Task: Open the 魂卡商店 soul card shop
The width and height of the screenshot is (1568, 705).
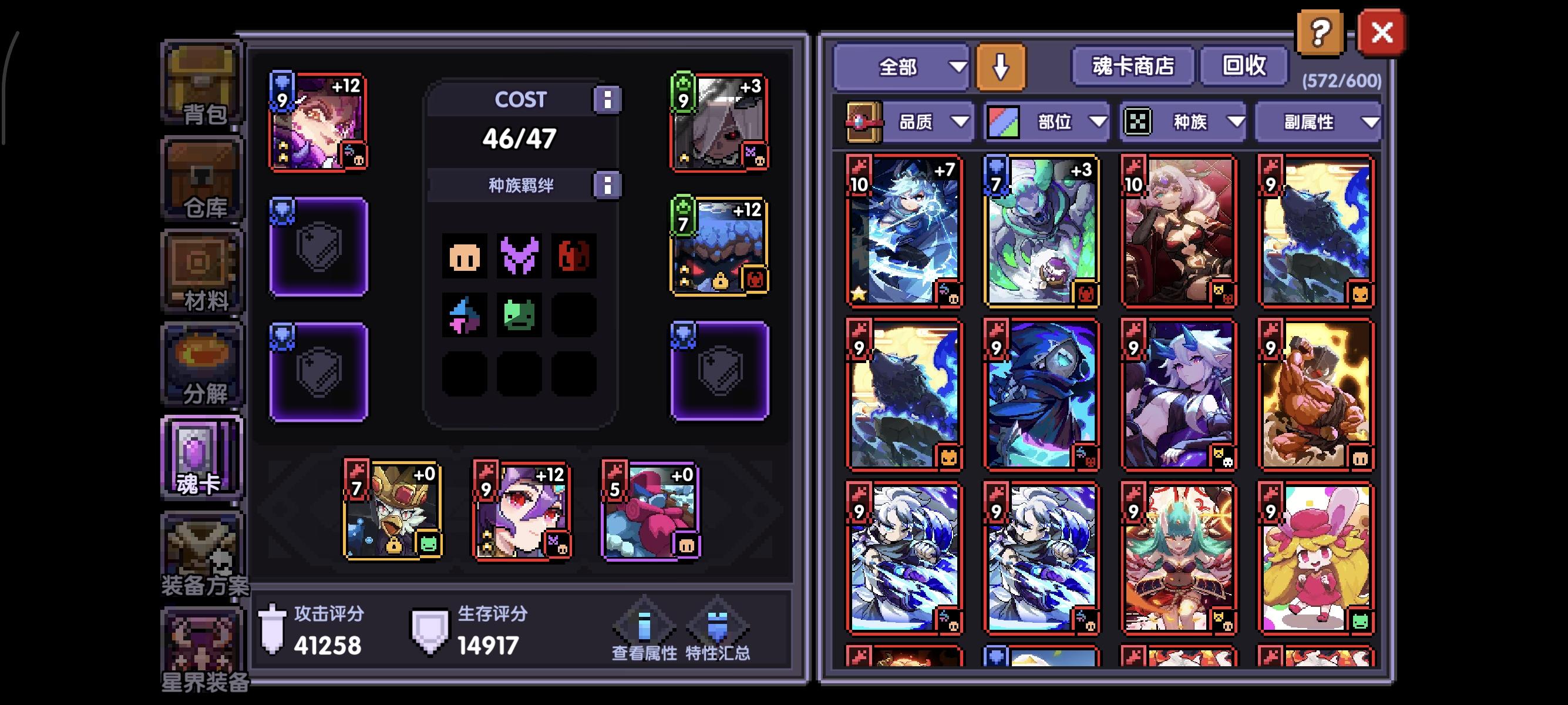Action: 1133,67
